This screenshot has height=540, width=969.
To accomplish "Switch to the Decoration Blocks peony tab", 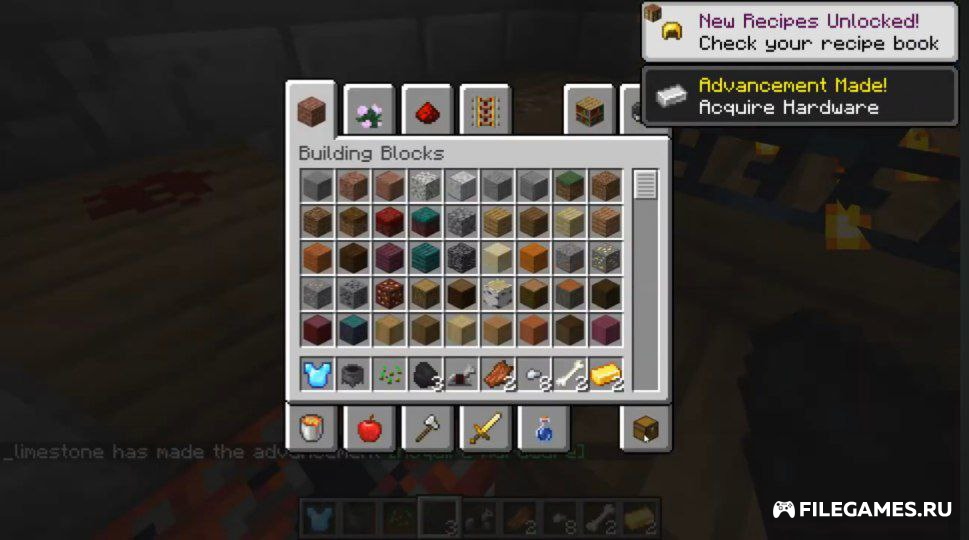I will (369, 112).
